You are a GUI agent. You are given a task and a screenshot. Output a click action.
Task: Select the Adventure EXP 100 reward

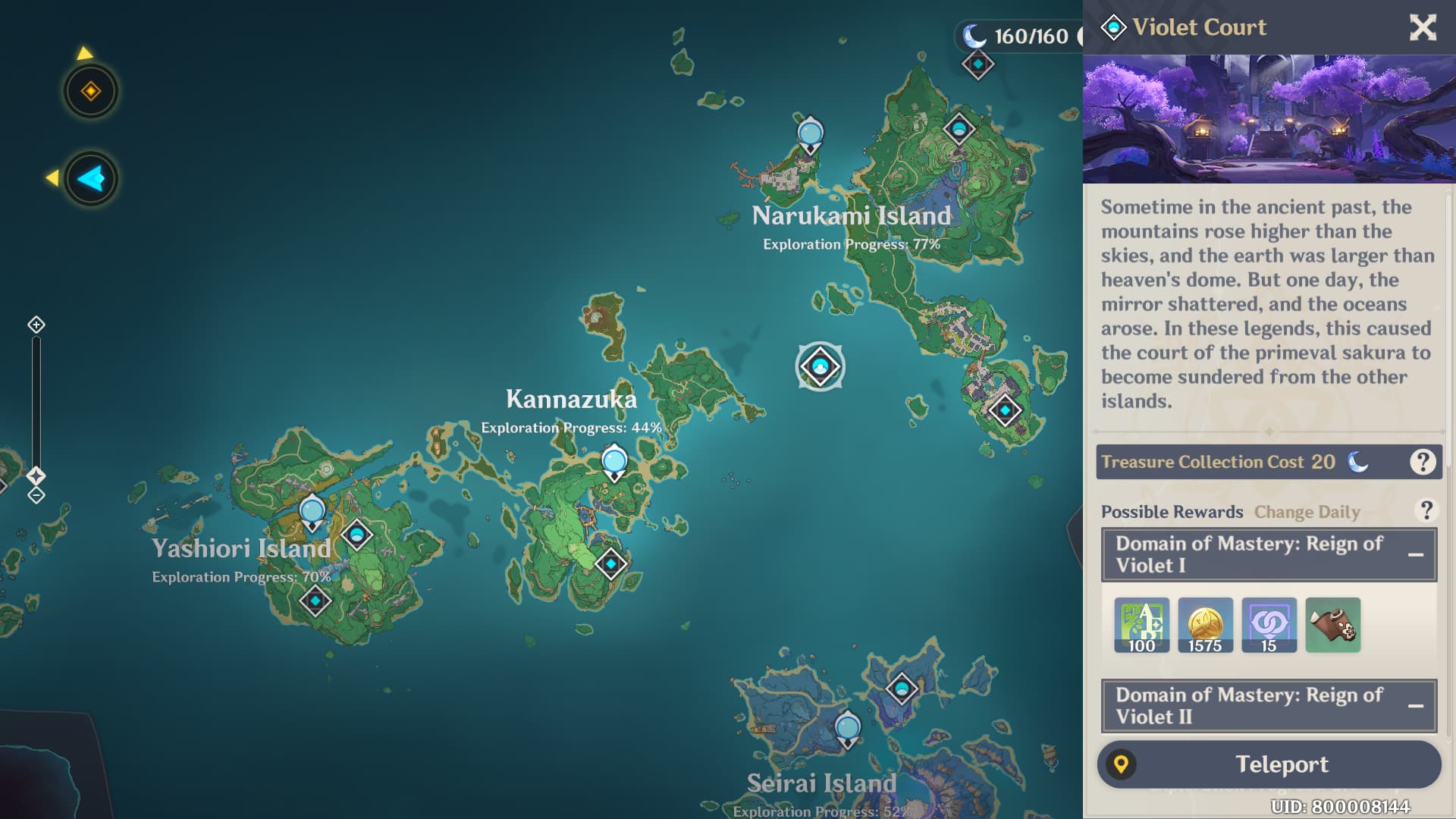point(1141,626)
